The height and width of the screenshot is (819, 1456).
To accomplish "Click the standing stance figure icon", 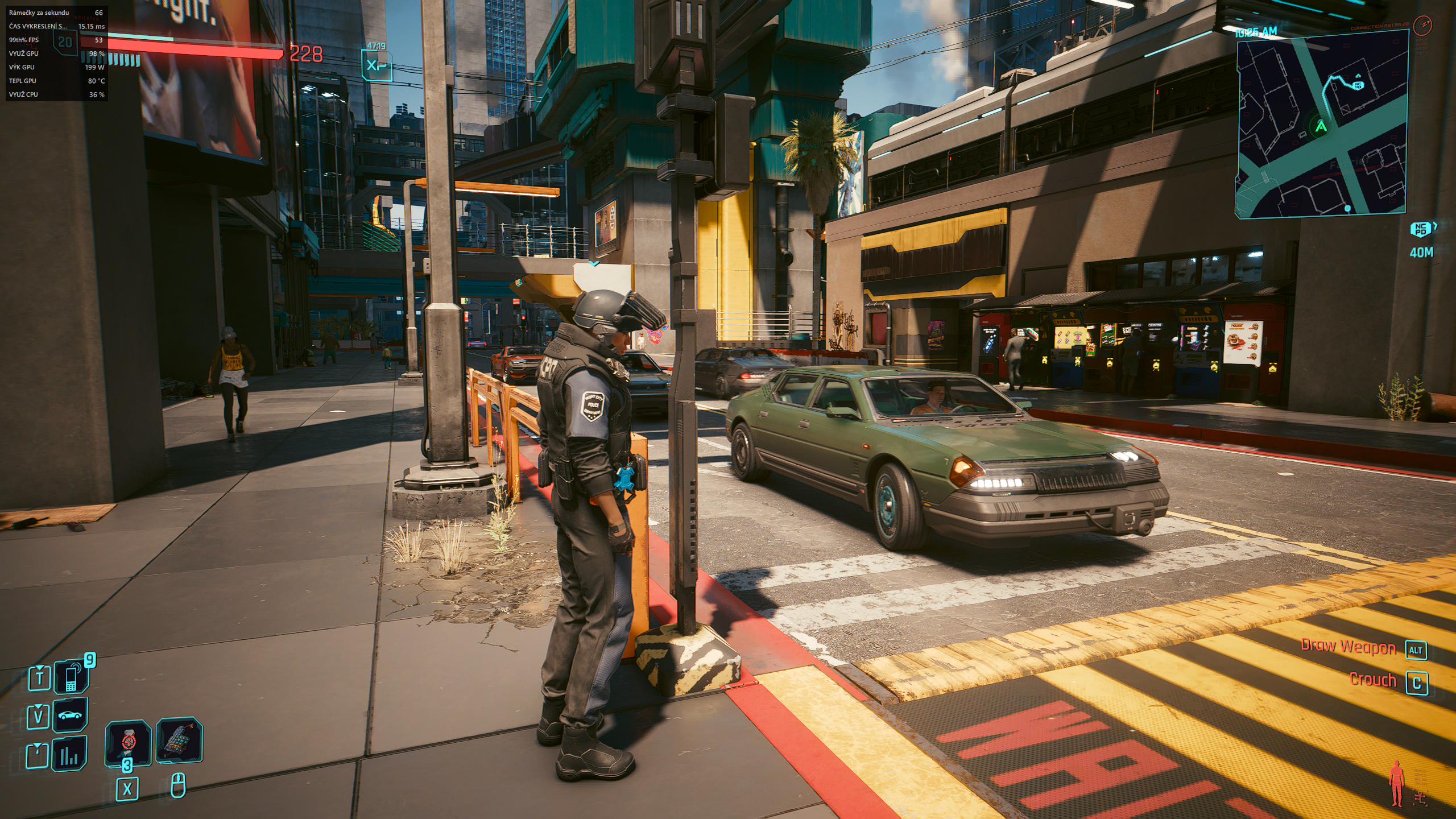I will click(1396, 784).
